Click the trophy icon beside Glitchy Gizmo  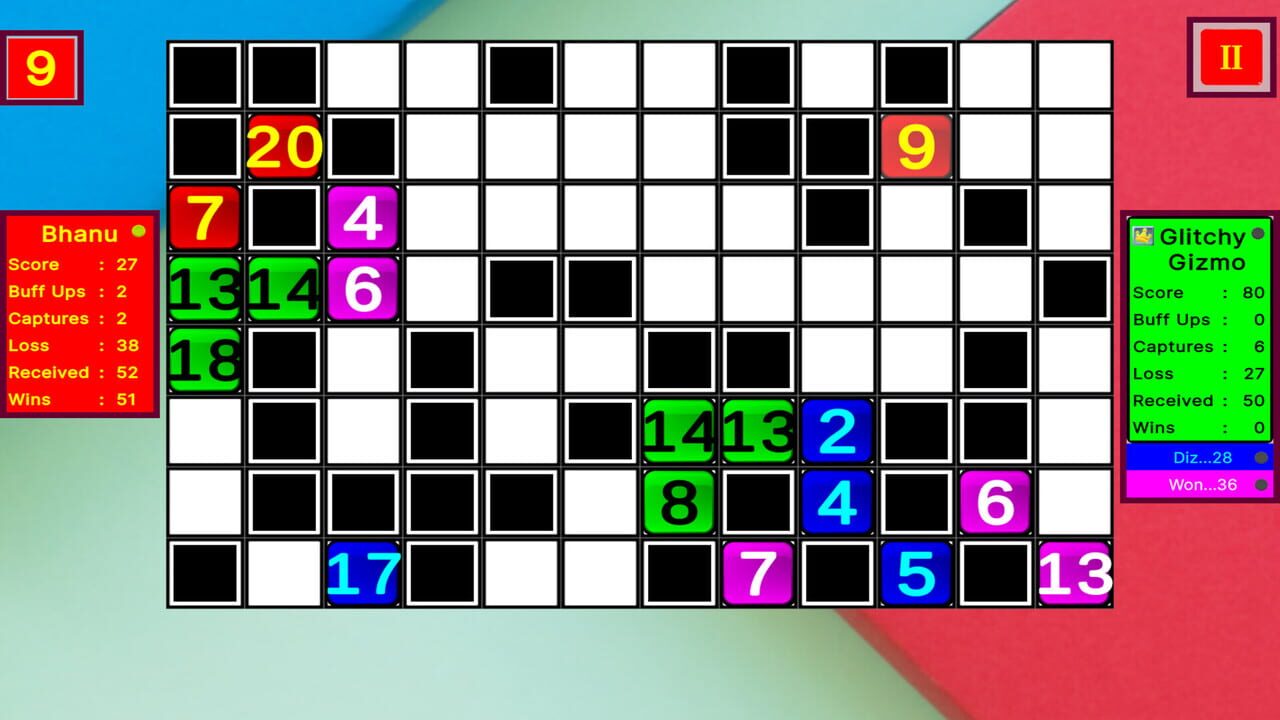tap(1143, 236)
